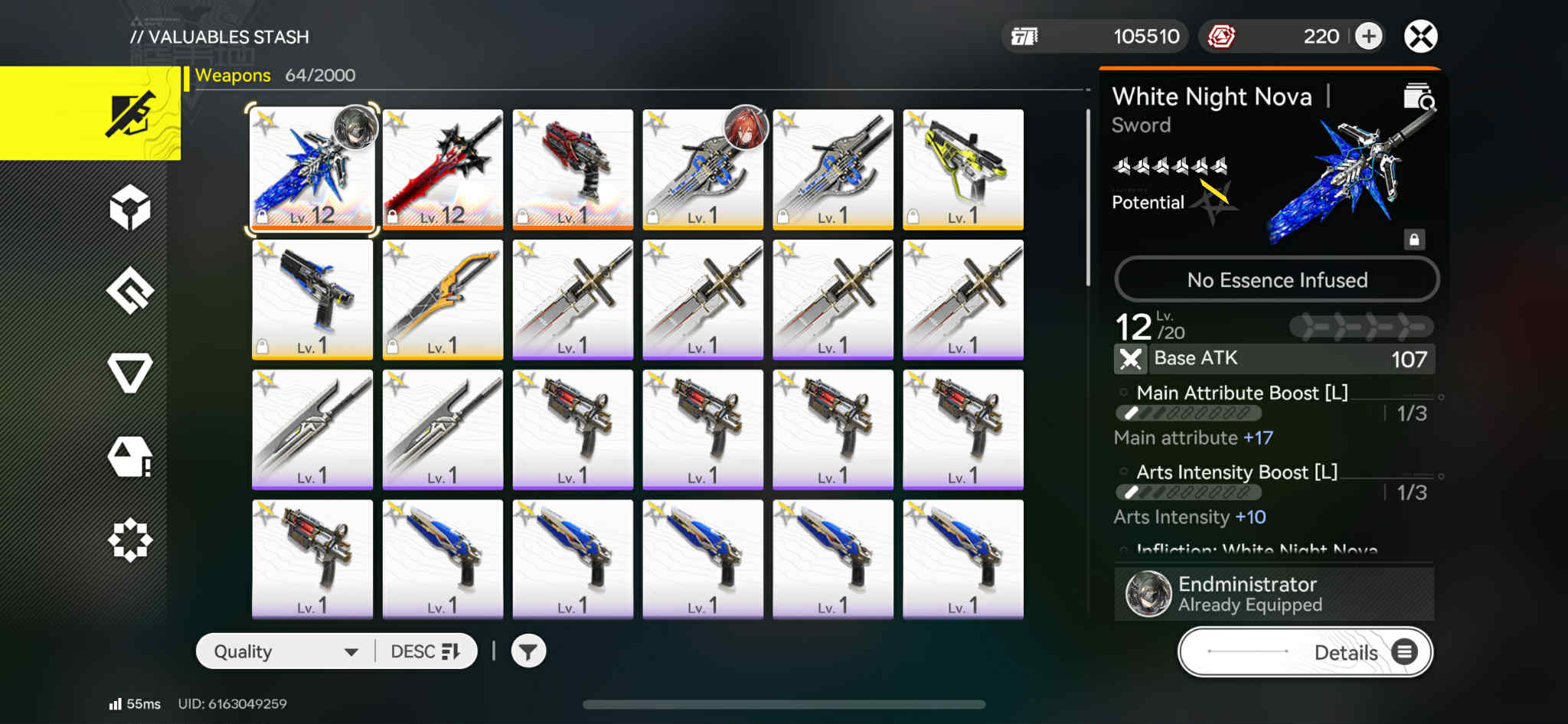This screenshot has width=1568, height=724.
Task: Open the currency plus button at top
Action: click(x=1368, y=36)
